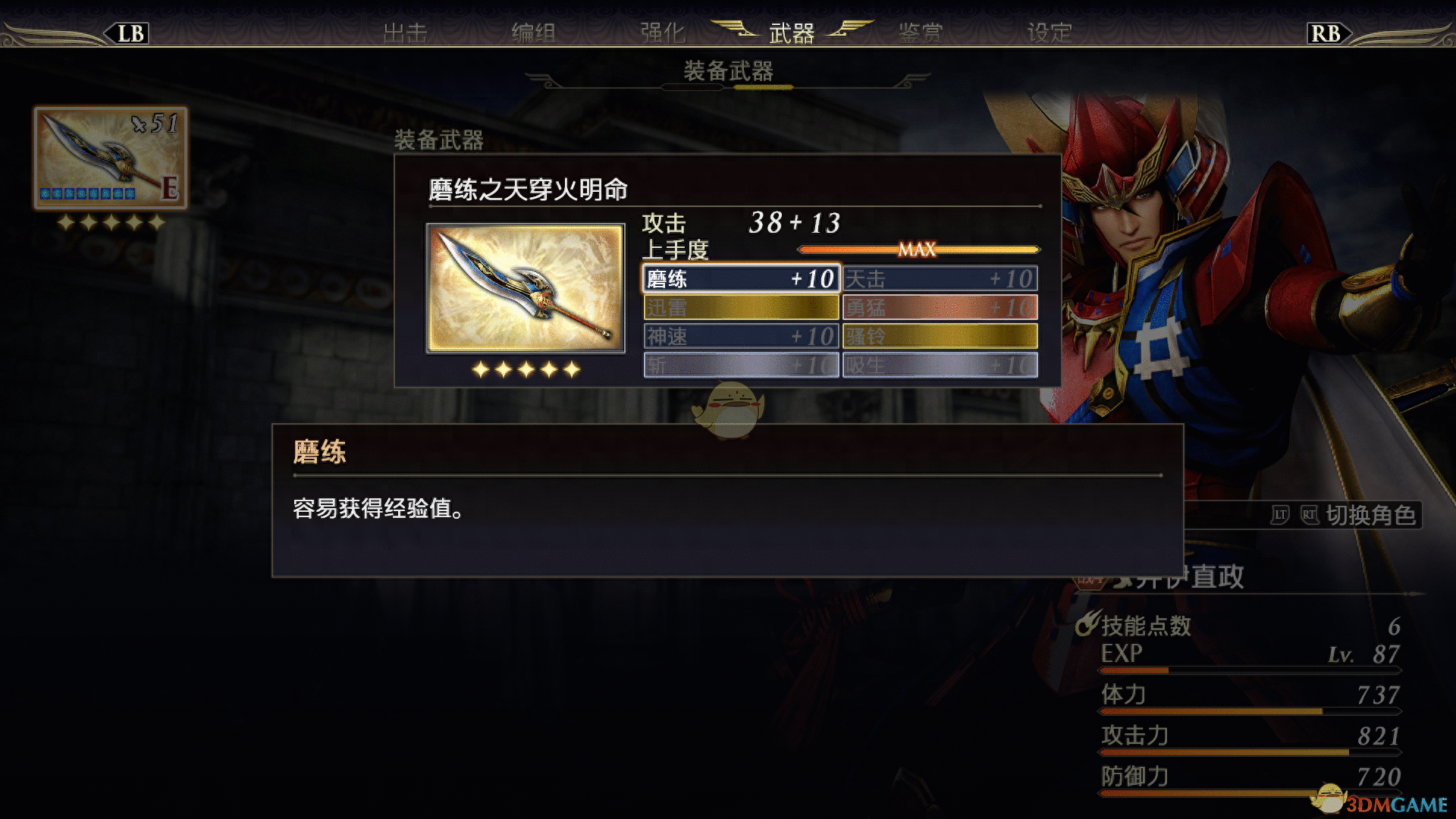Select the 装备武器 sub-tab
The width and height of the screenshot is (1456, 819).
pyautogui.click(x=728, y=71)
